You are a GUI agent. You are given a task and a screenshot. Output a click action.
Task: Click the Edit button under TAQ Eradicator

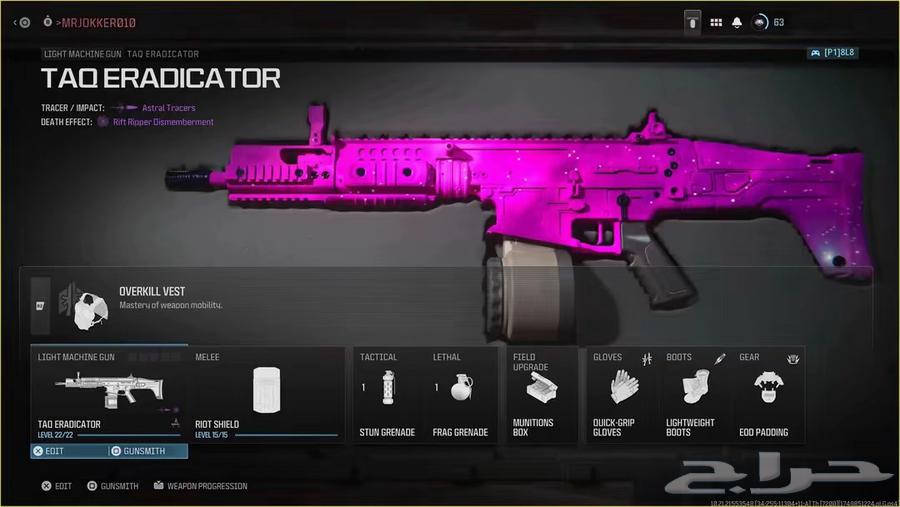(x=70, y=452)
